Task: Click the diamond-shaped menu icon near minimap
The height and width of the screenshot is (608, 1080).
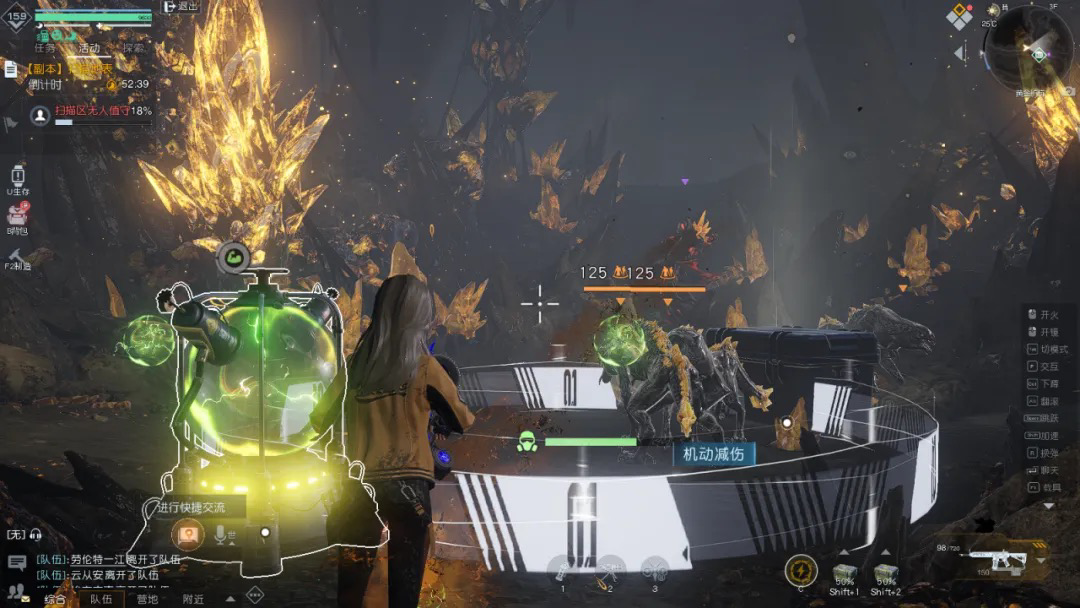Action: [959, 16]
